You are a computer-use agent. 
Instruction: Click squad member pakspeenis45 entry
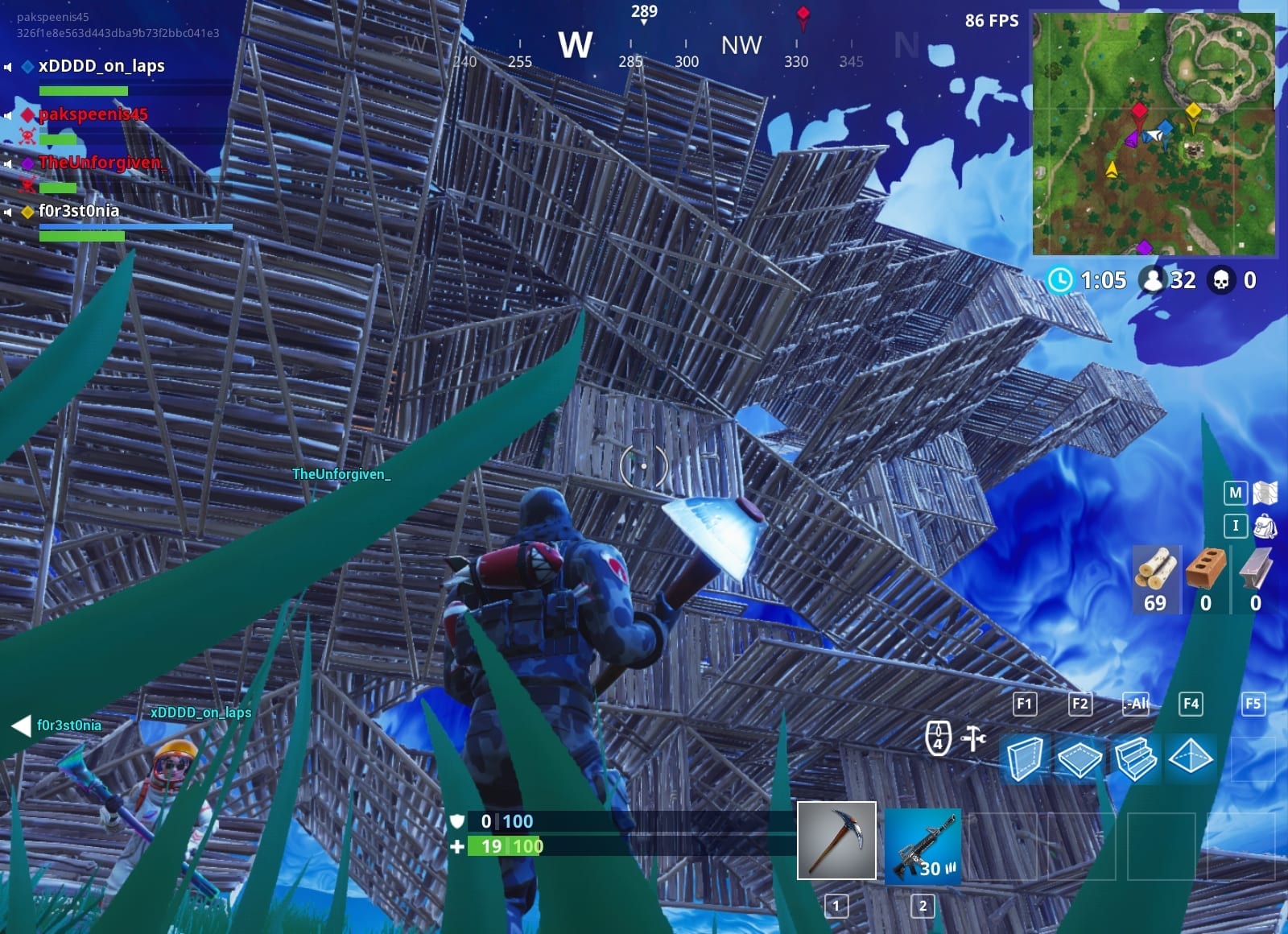coord(93,114)
